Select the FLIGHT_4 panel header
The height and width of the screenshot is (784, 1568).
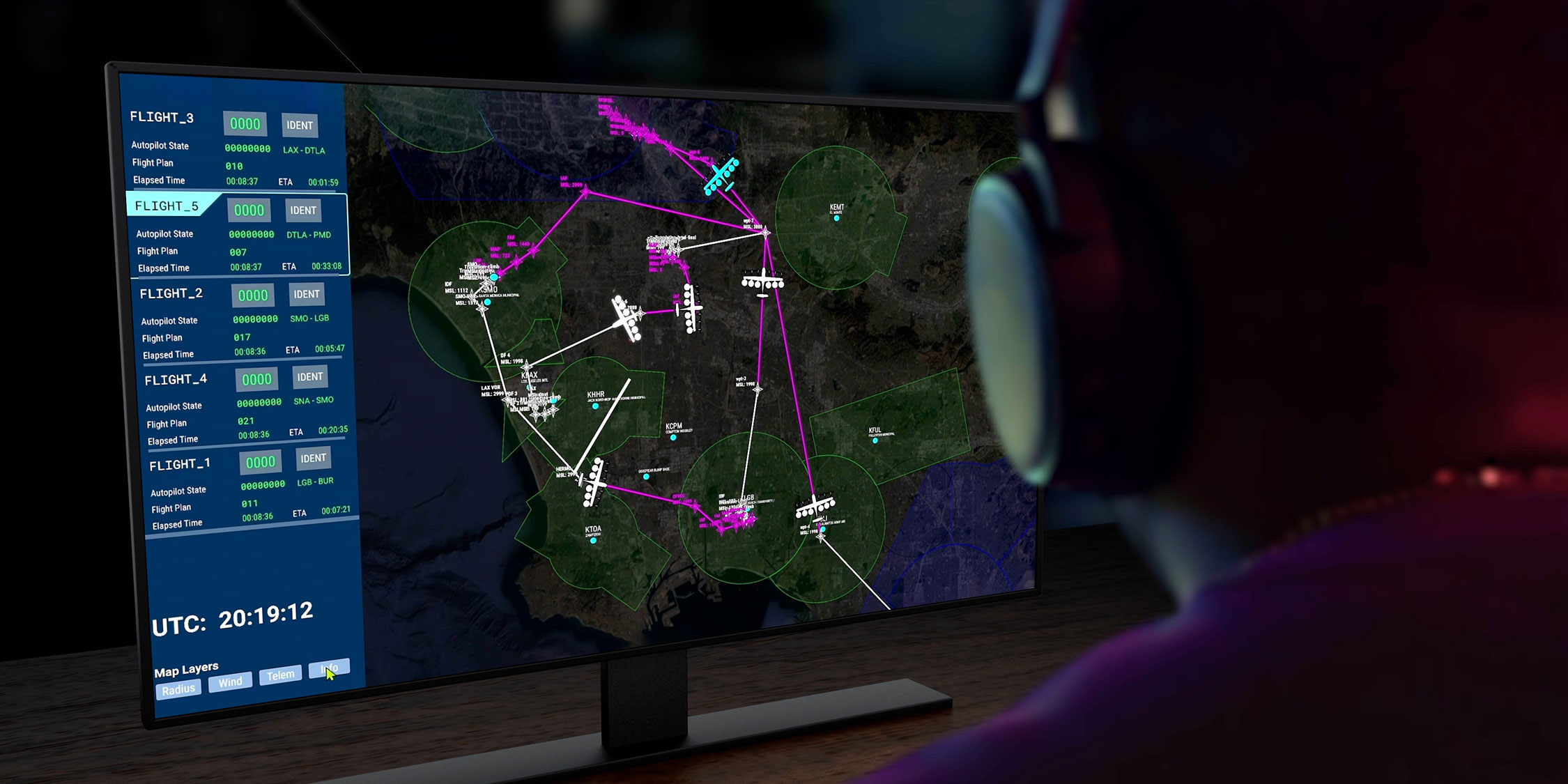click(x=177, y=378)
